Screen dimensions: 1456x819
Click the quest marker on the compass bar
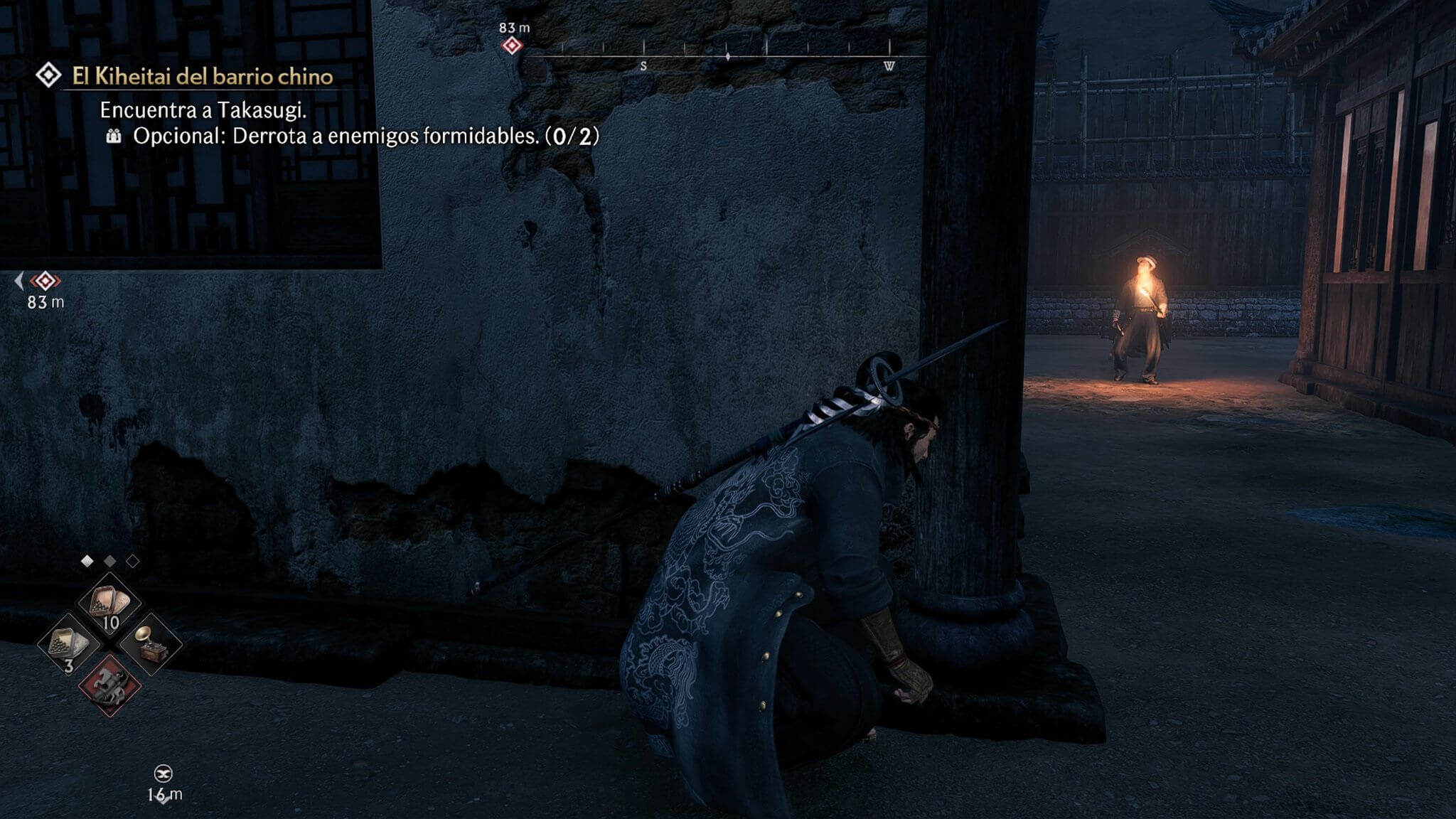coord(512,46)
